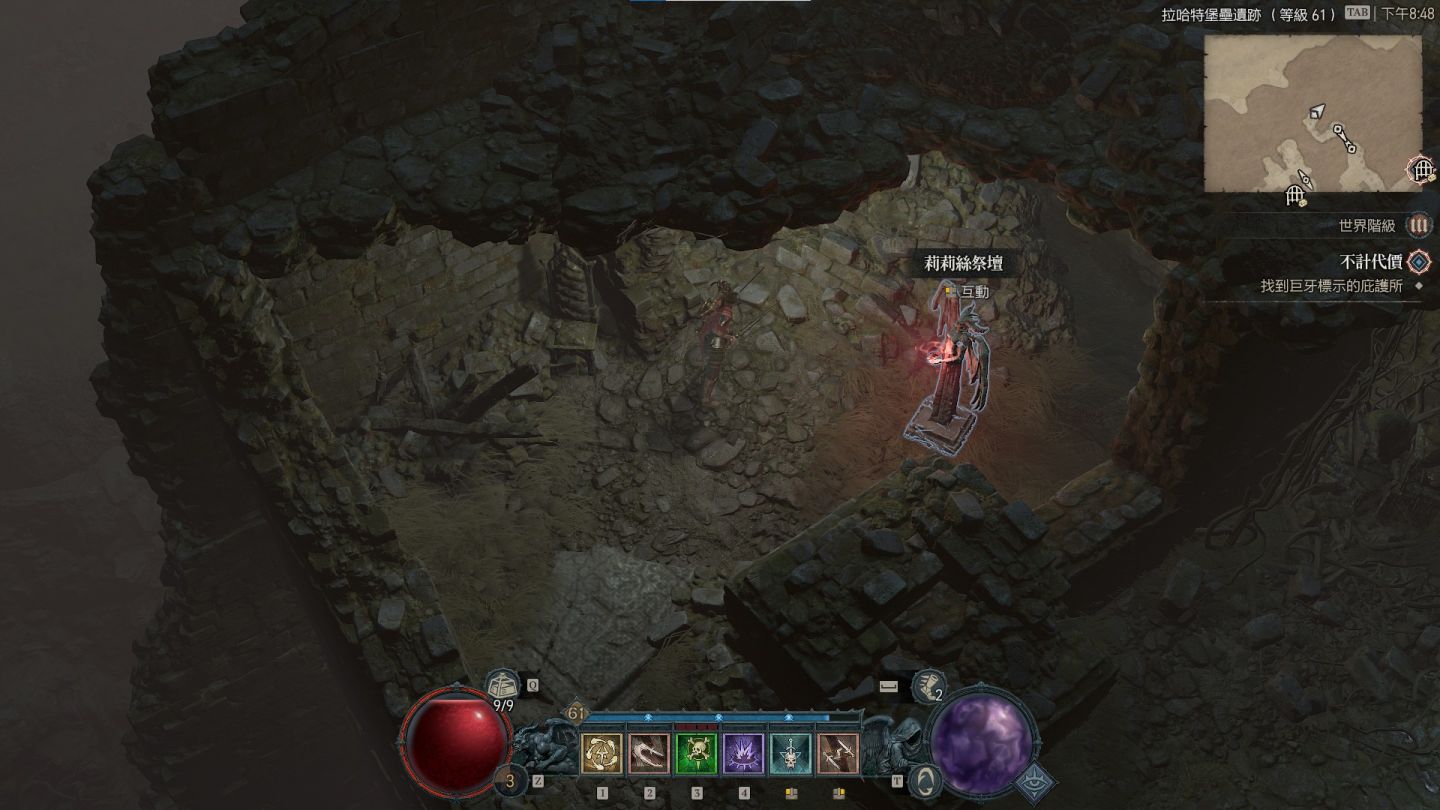This screenshot has height=810, width=1440.
Task: Open the minimap in the top-right corner
Action: 1312,112
